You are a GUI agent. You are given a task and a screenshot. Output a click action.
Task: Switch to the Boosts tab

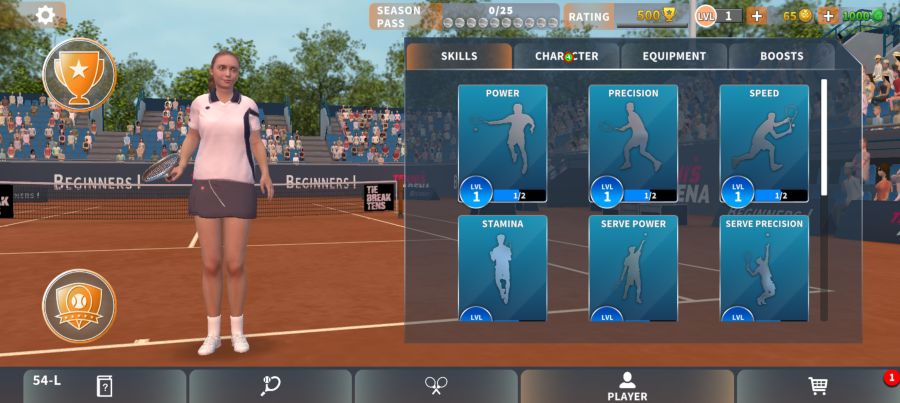pos(781,56)
